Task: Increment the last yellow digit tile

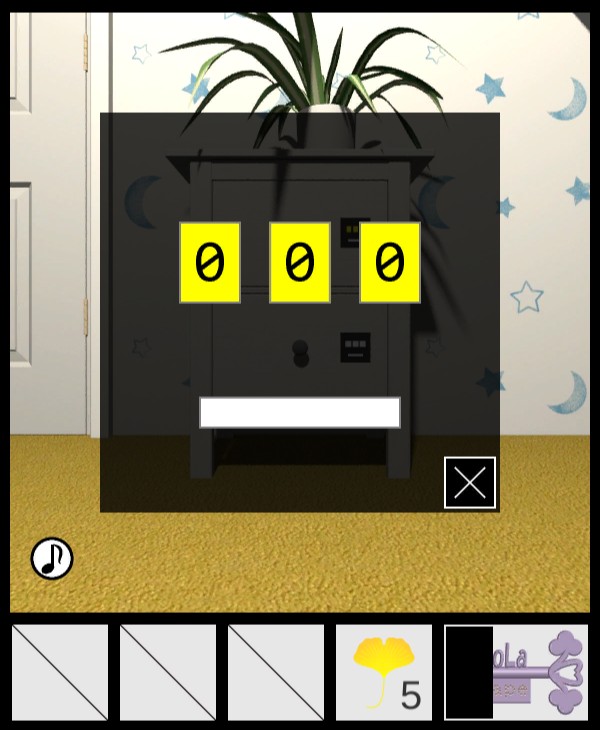Action: pyautogui.click(x=390, y=263)
